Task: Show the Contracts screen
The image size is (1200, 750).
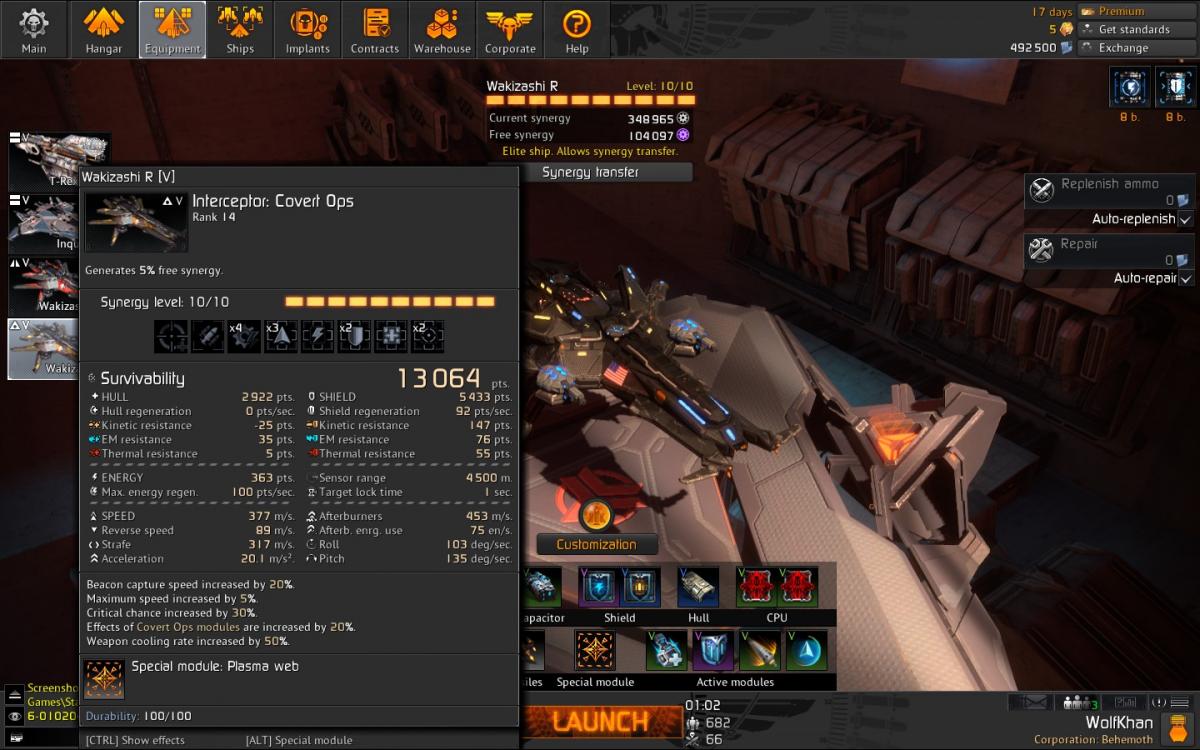Action: pyautogui.click(x=375, y=29)
